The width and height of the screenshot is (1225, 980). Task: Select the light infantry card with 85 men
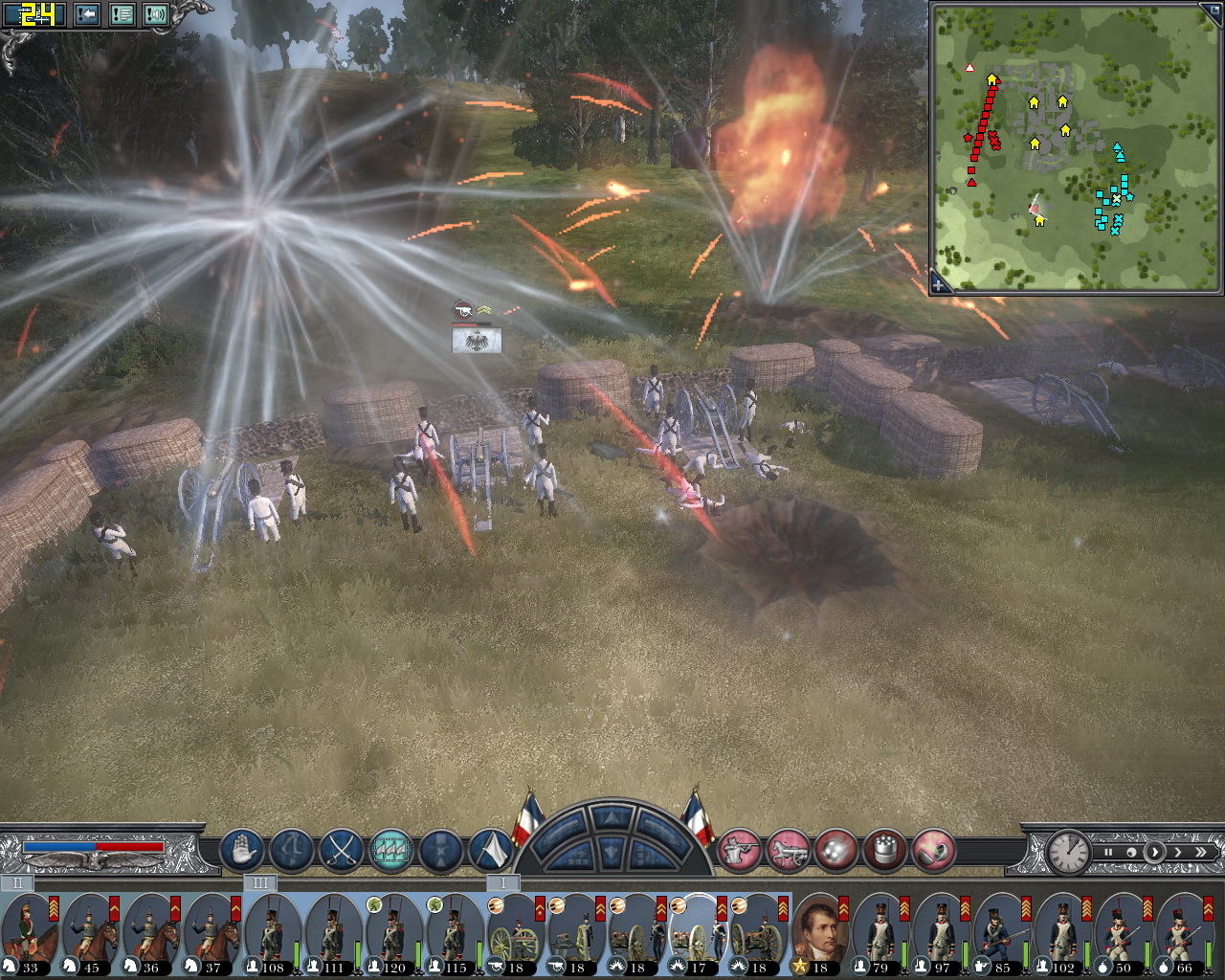[1001, 933]
